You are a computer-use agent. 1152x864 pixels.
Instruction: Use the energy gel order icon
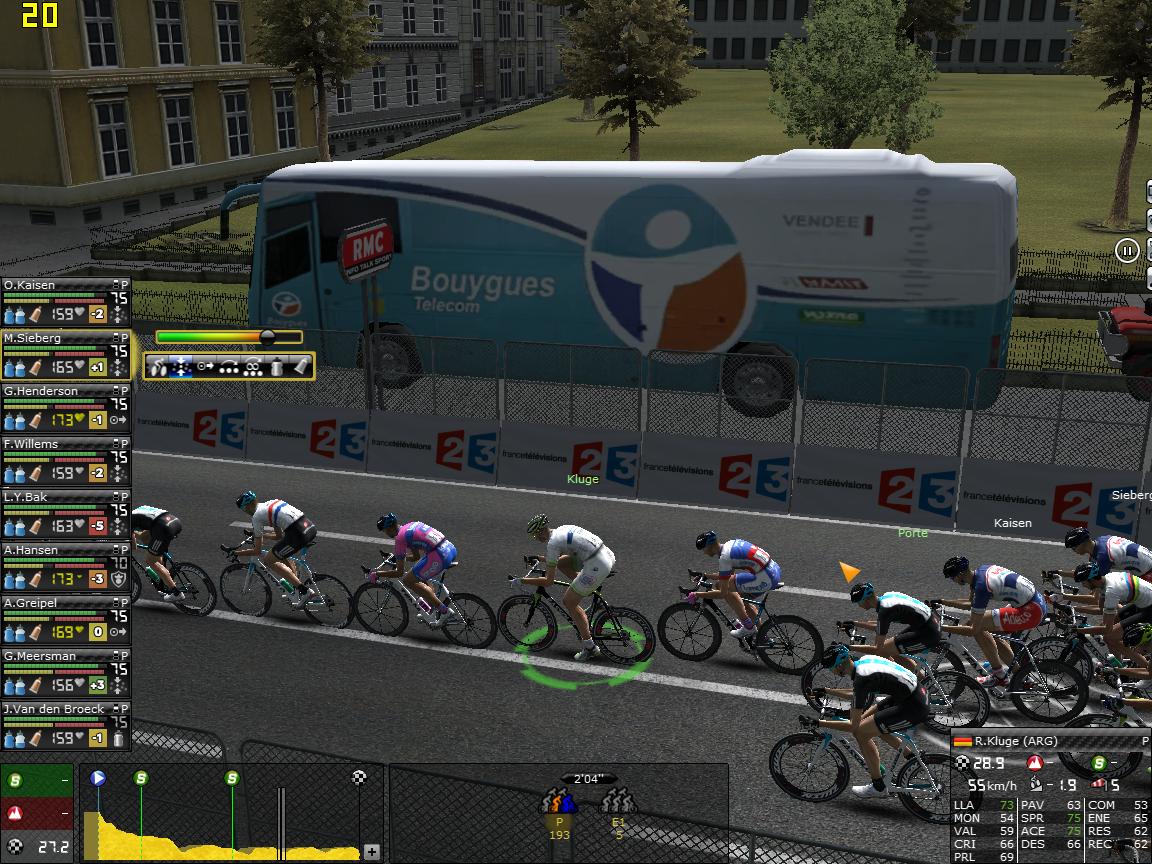[x=299, y=367]
